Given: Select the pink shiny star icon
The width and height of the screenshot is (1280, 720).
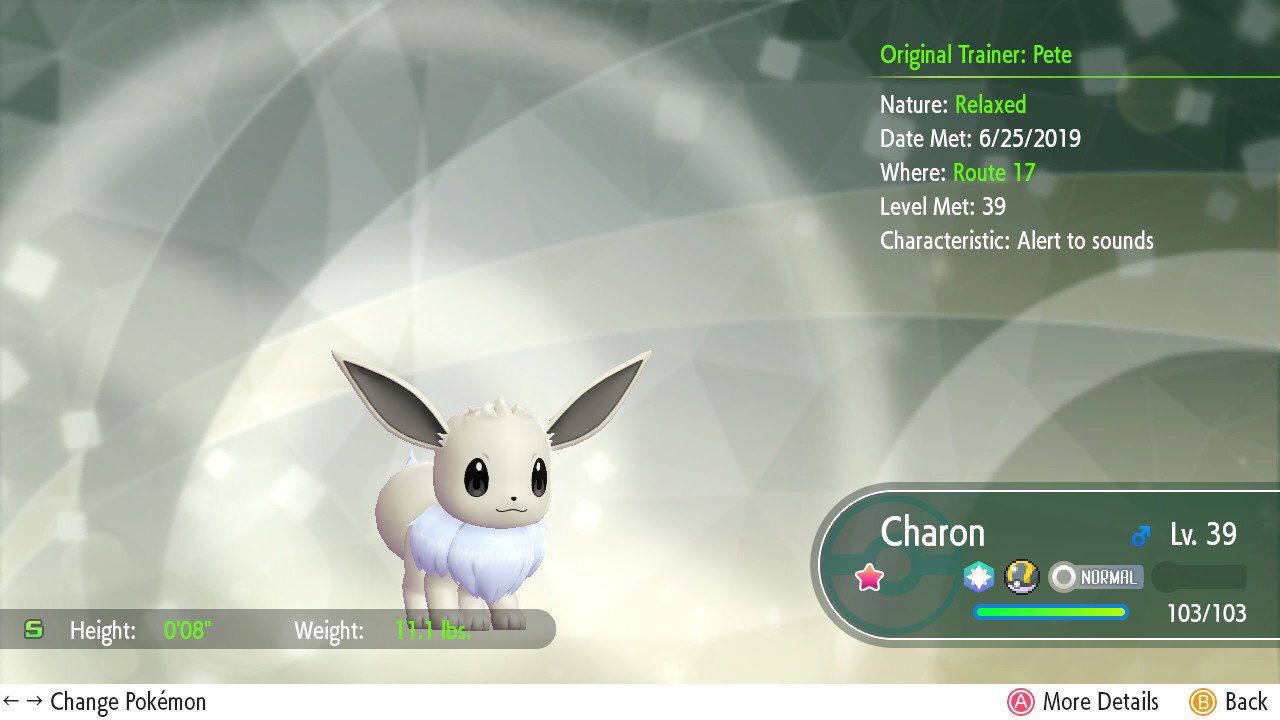Looking at the screenshot, I should pos(870,576).
